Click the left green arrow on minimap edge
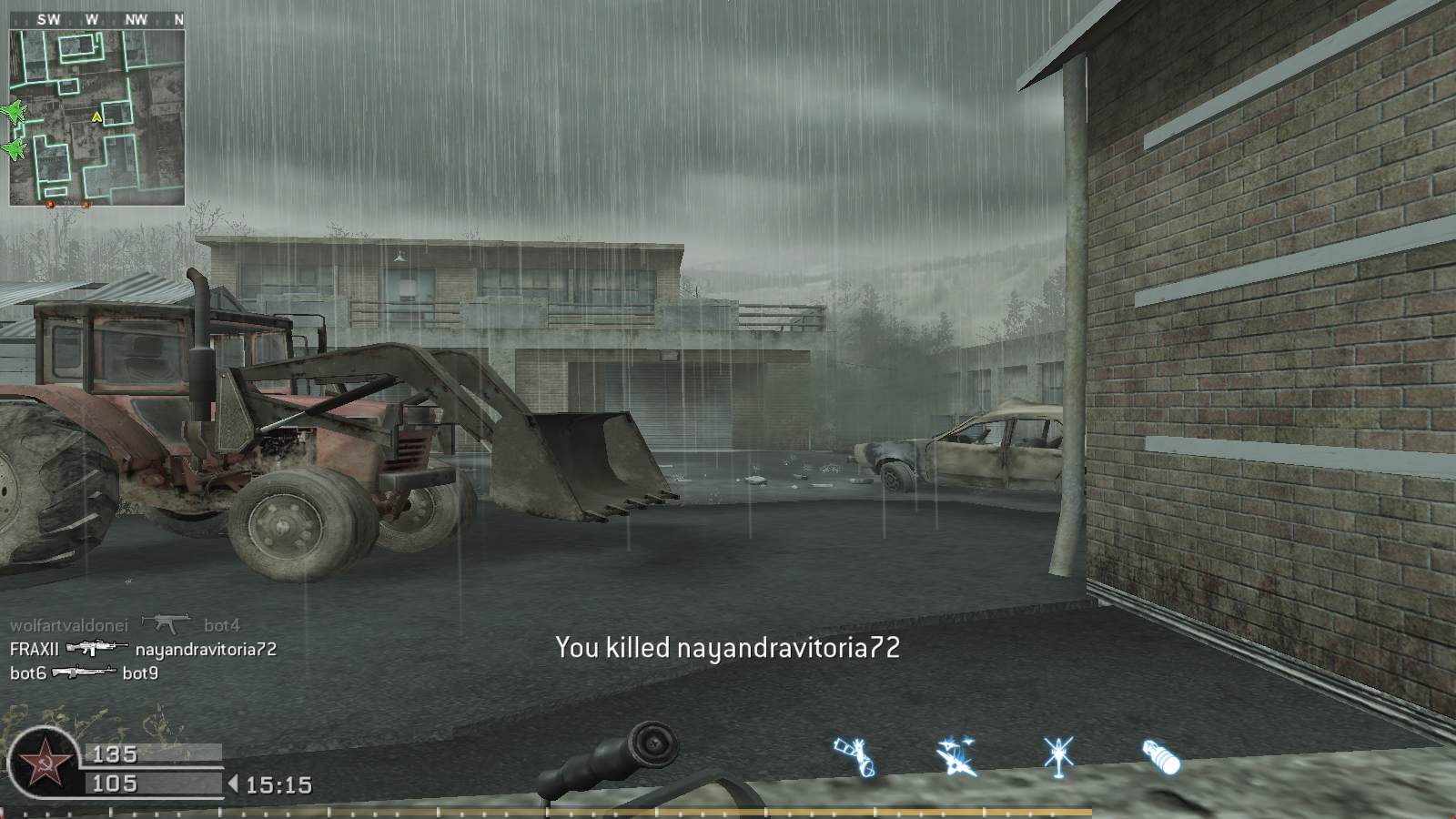Viewport: 1456px width, 819px height. 13,150
